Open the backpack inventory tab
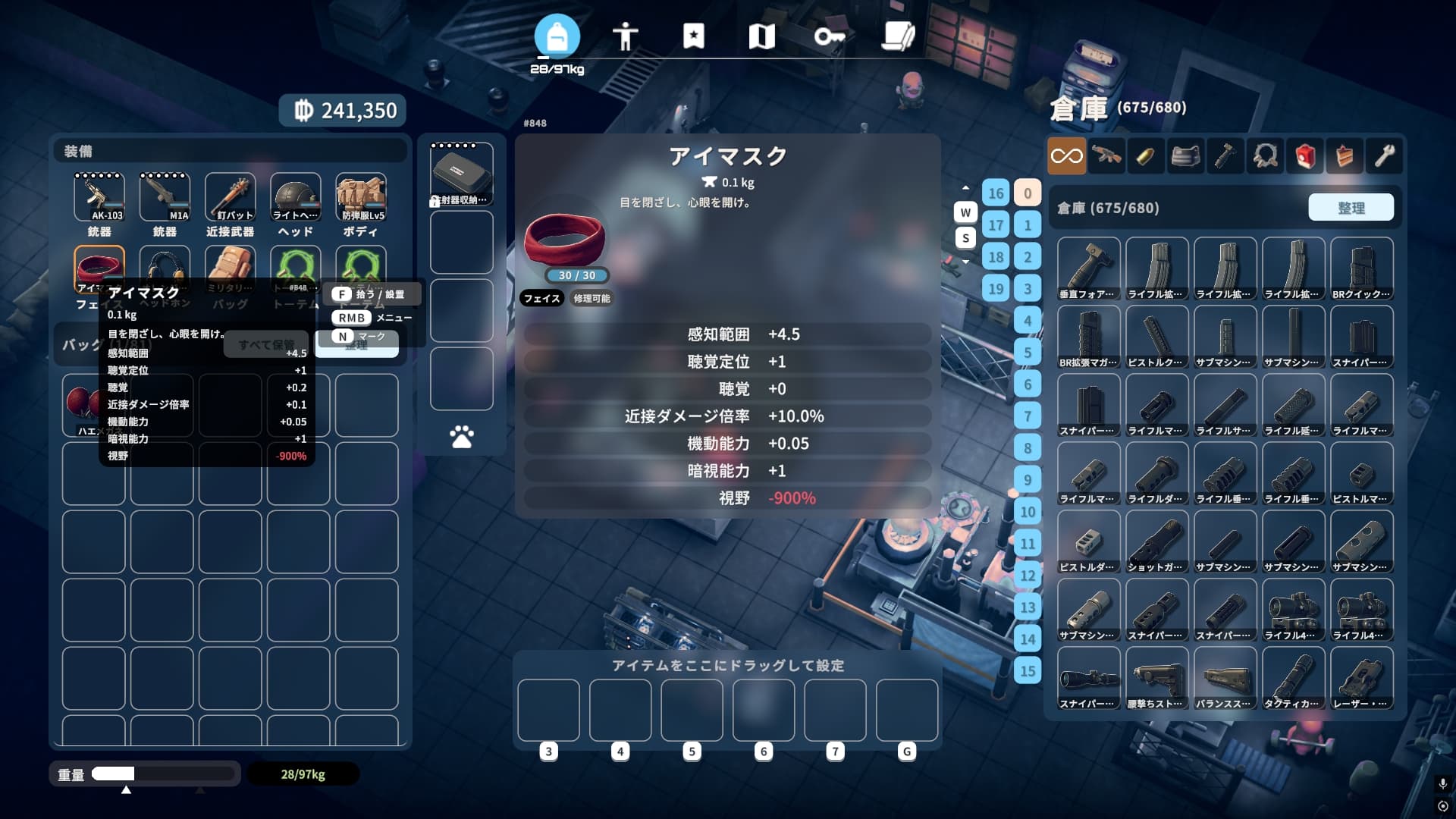 click(557, 36)
